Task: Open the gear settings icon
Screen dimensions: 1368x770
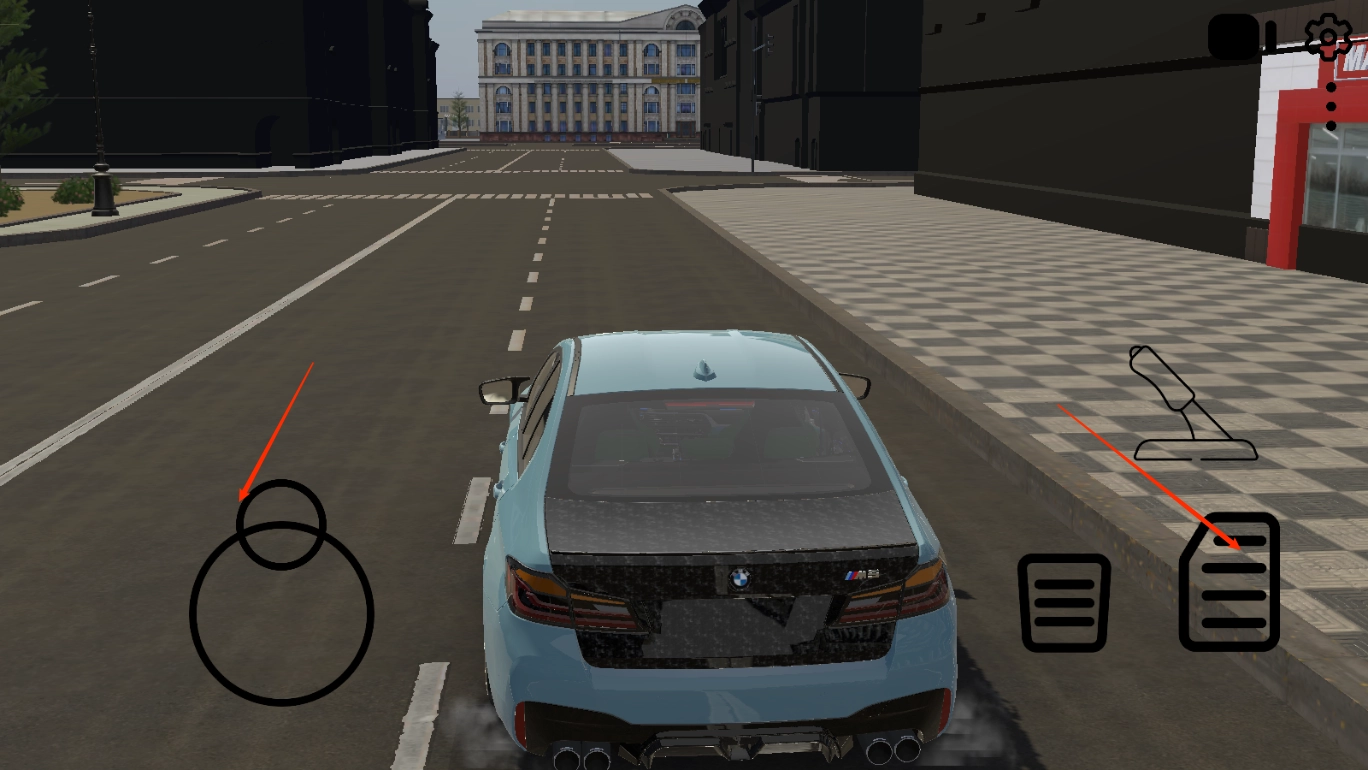Action: 1328,38
